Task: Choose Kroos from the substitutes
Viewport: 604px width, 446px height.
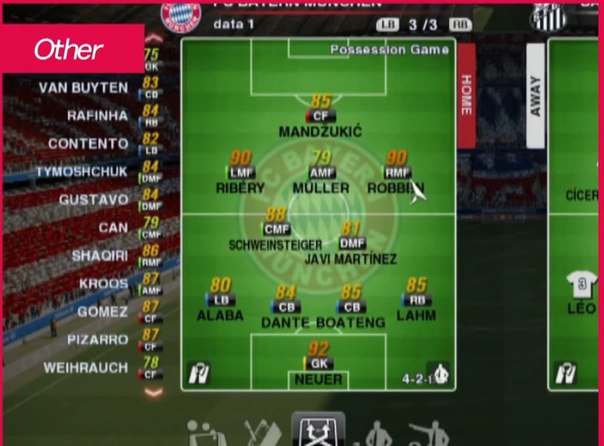Action: point(103,284)
